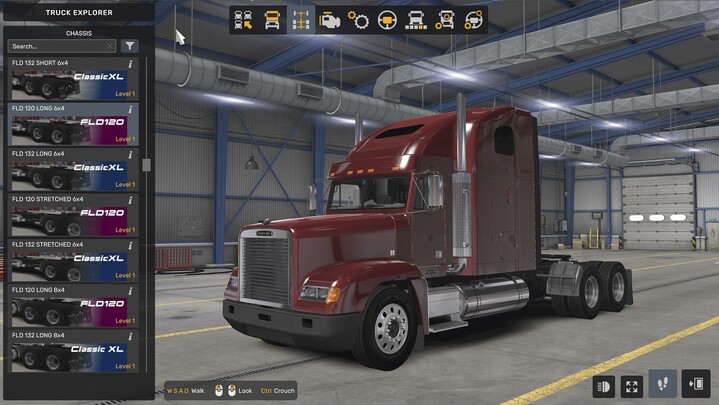Show info for FLD 132 SHORT 6x4
This screenshot has height=405, width=719.
[x=131, y=64]
